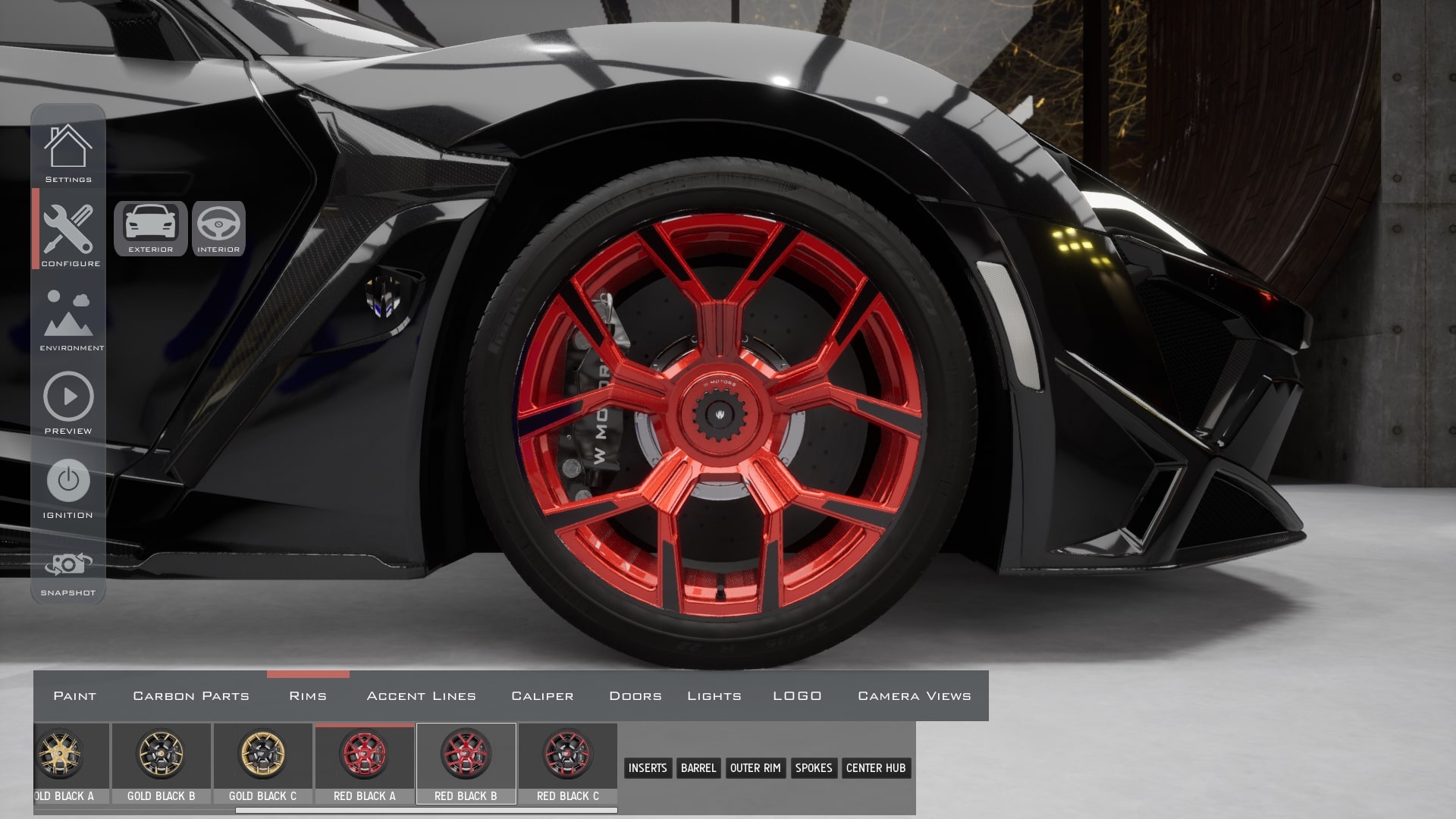
Task: Select the Accent Lines tab
Action: tap(421, 696)
